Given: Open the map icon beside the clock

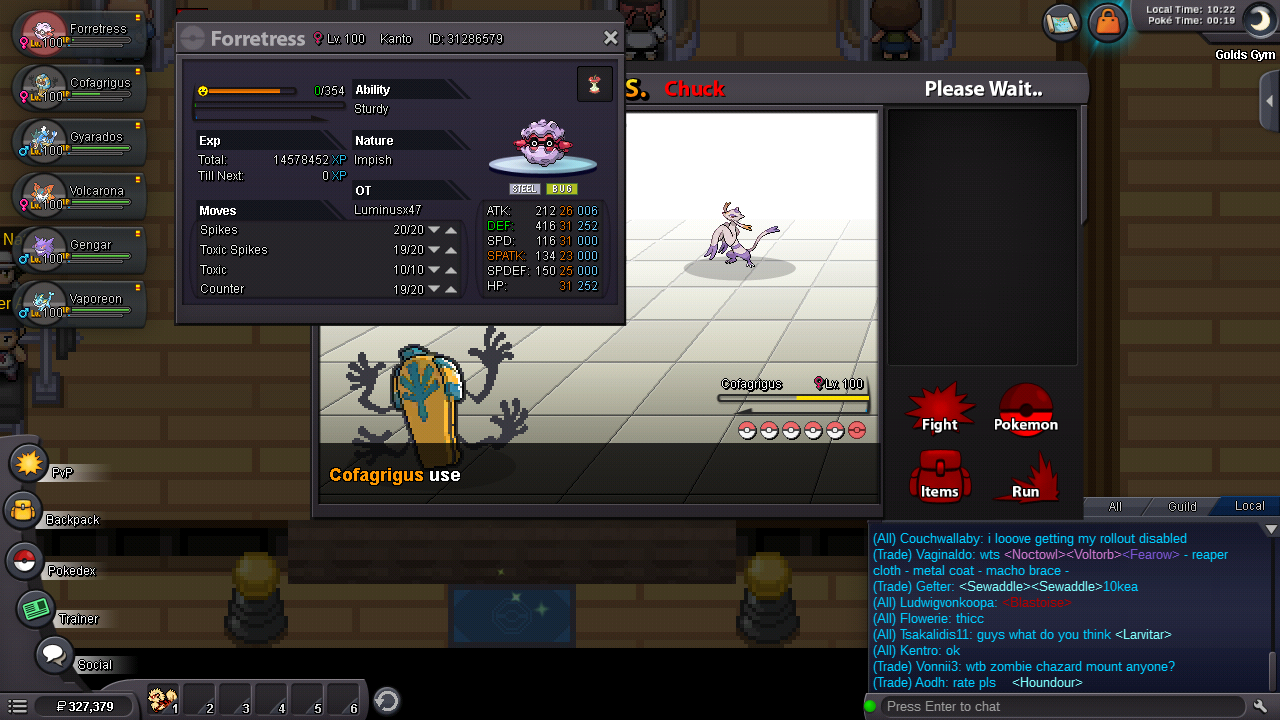Looking at the screenshot, I should click(1060, 22).
